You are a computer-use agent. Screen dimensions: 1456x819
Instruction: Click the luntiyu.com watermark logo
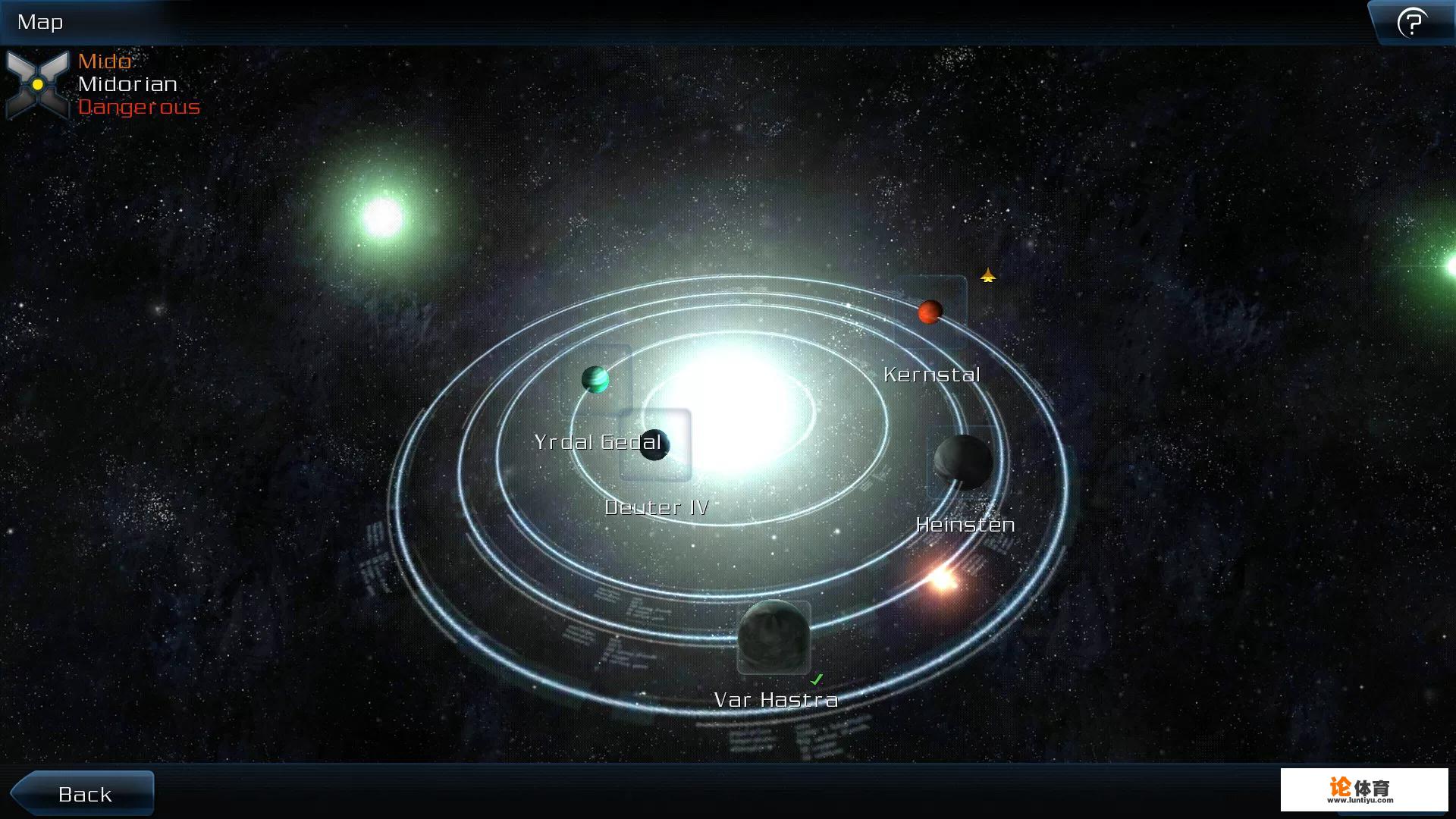(x=1363, y=789)
